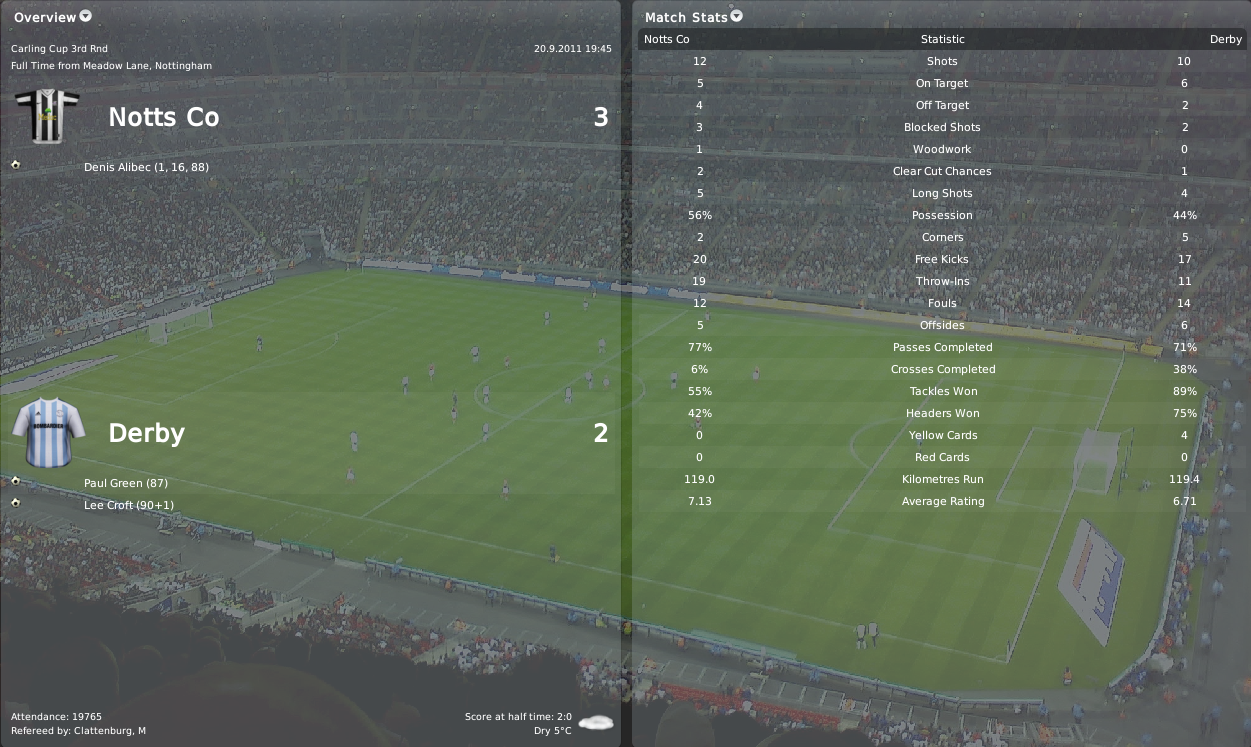The height and width of the screenshot is (747, 1251).
Task: Open the Match Stats panel dropdown
Action: [737, 16]
